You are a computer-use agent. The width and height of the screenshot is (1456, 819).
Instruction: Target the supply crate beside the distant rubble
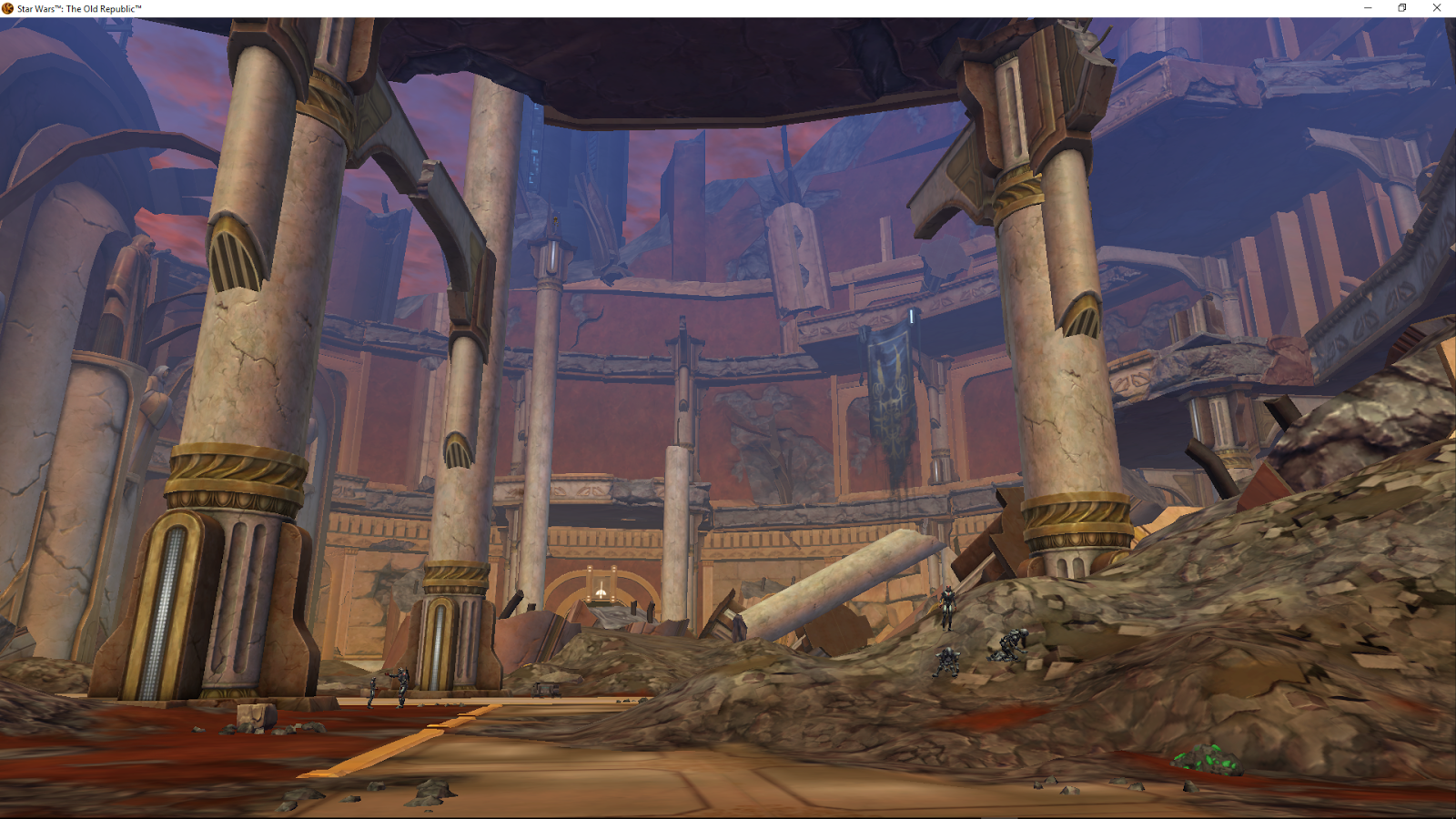click(545, 688)
